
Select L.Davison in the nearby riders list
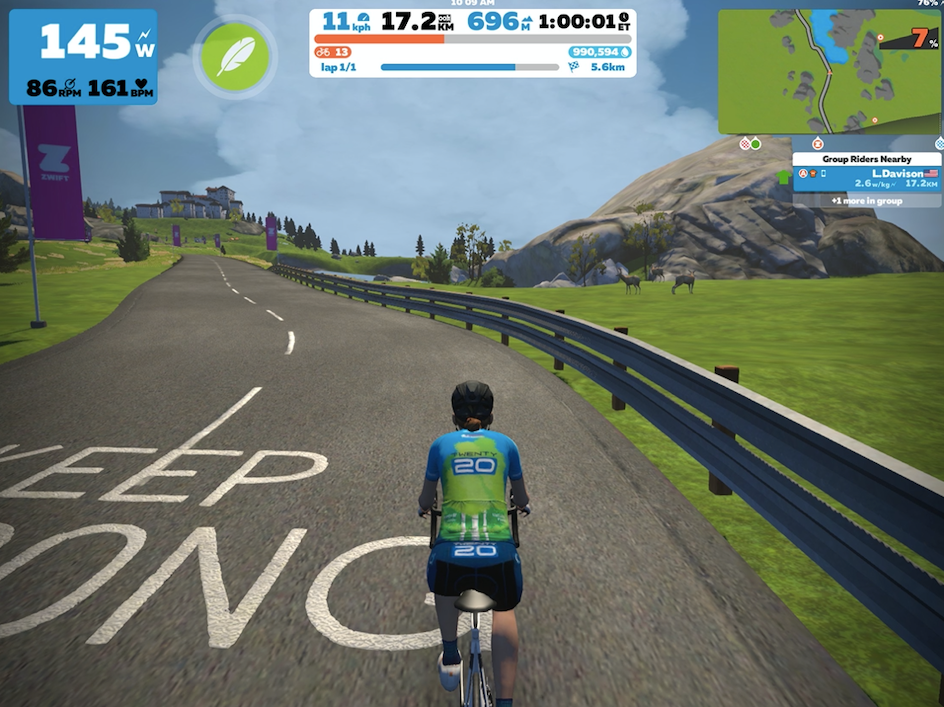[x=867, y=179]
